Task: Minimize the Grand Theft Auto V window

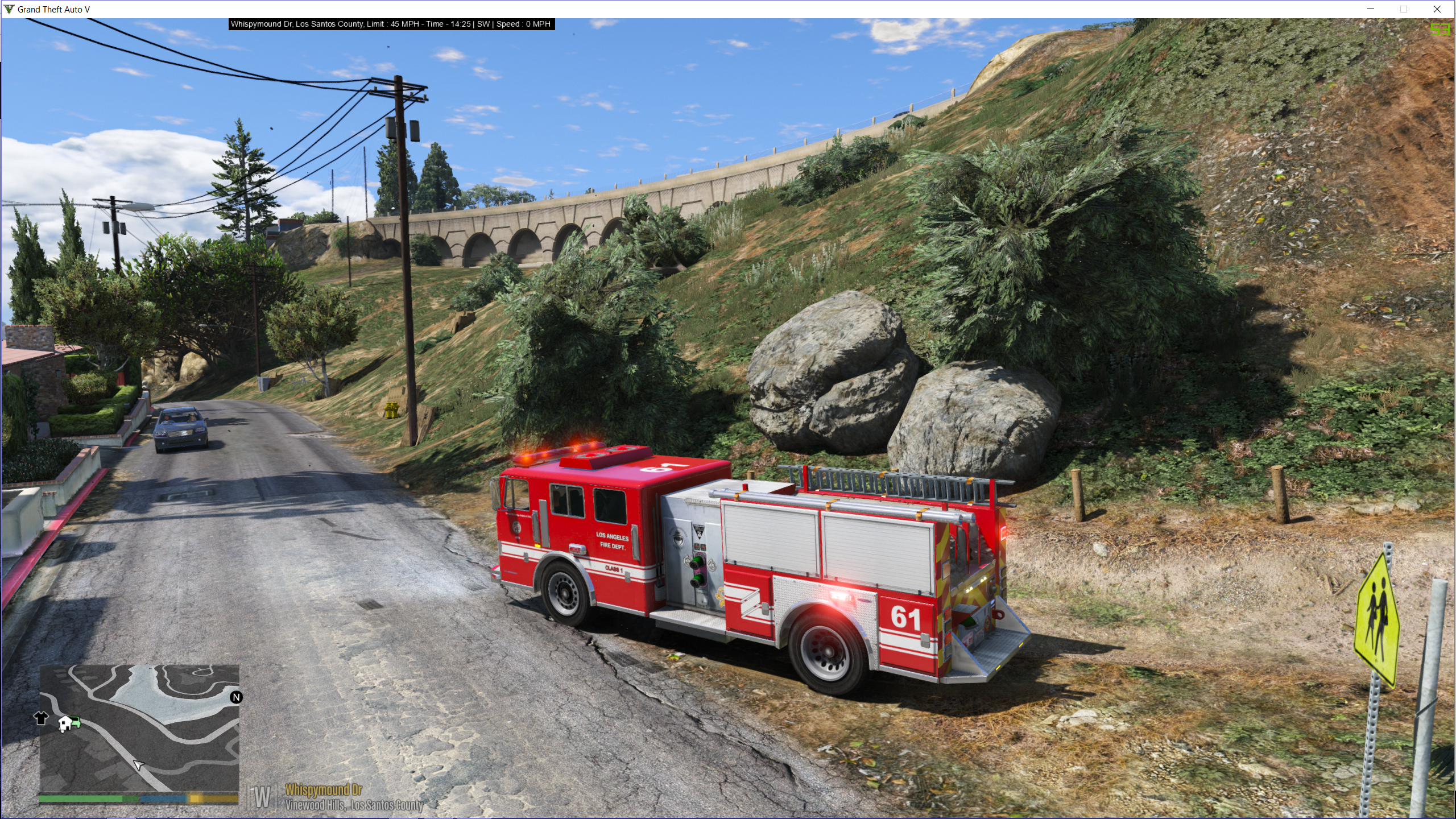Action: [x=1371, y=9]
